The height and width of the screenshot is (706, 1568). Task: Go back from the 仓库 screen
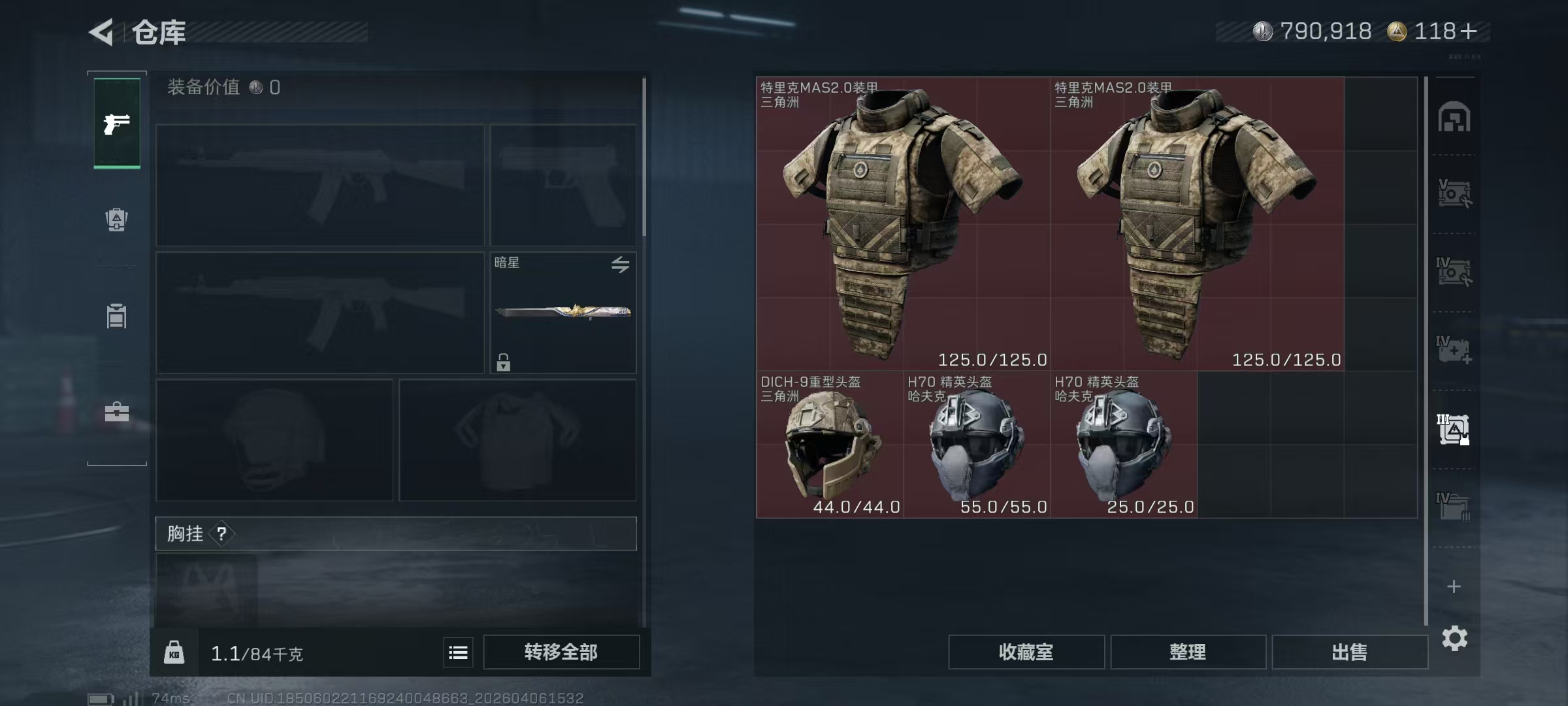[102, 32]
